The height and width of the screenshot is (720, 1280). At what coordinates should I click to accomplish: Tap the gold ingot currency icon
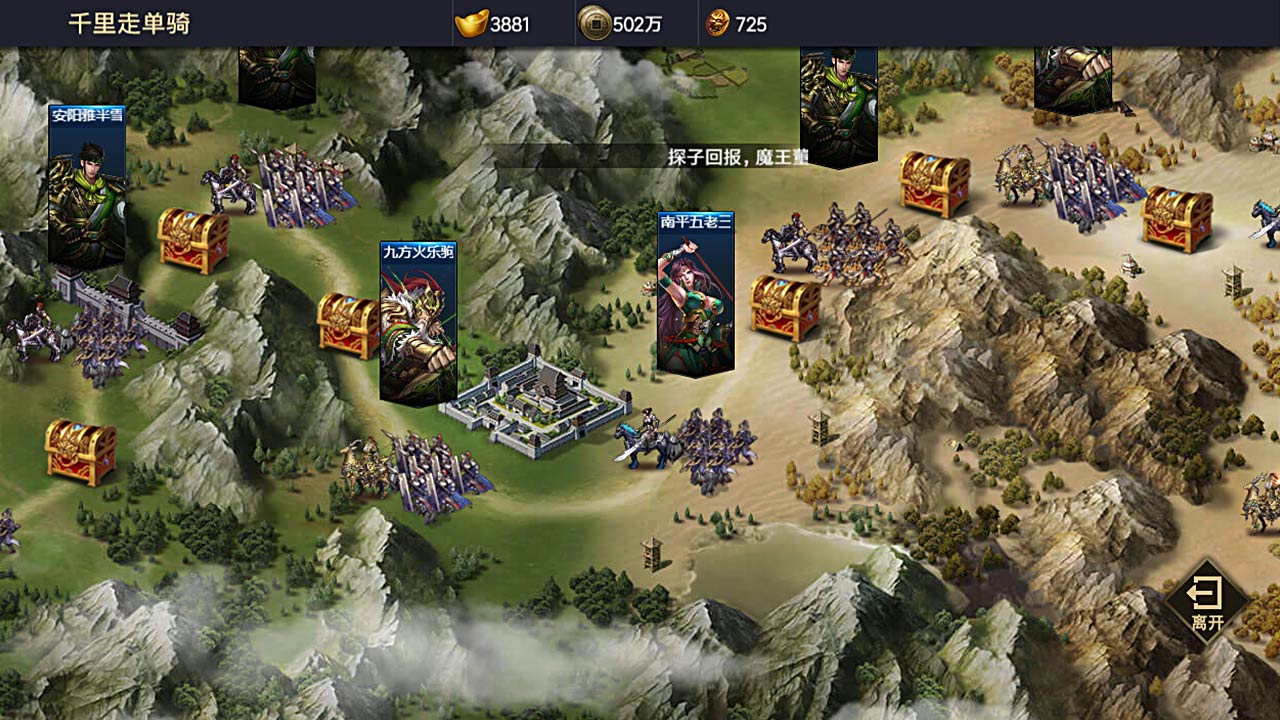point(471,23)
